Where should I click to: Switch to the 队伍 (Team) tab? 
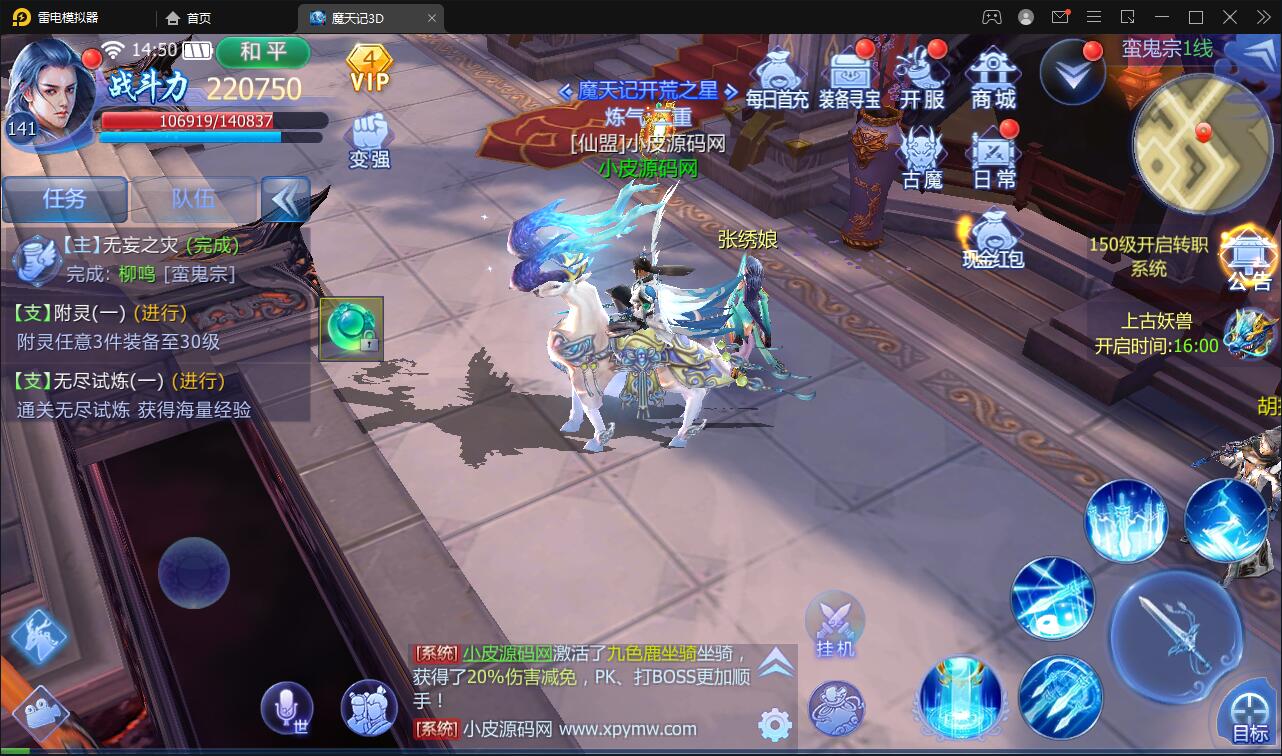tap(195, 200)
